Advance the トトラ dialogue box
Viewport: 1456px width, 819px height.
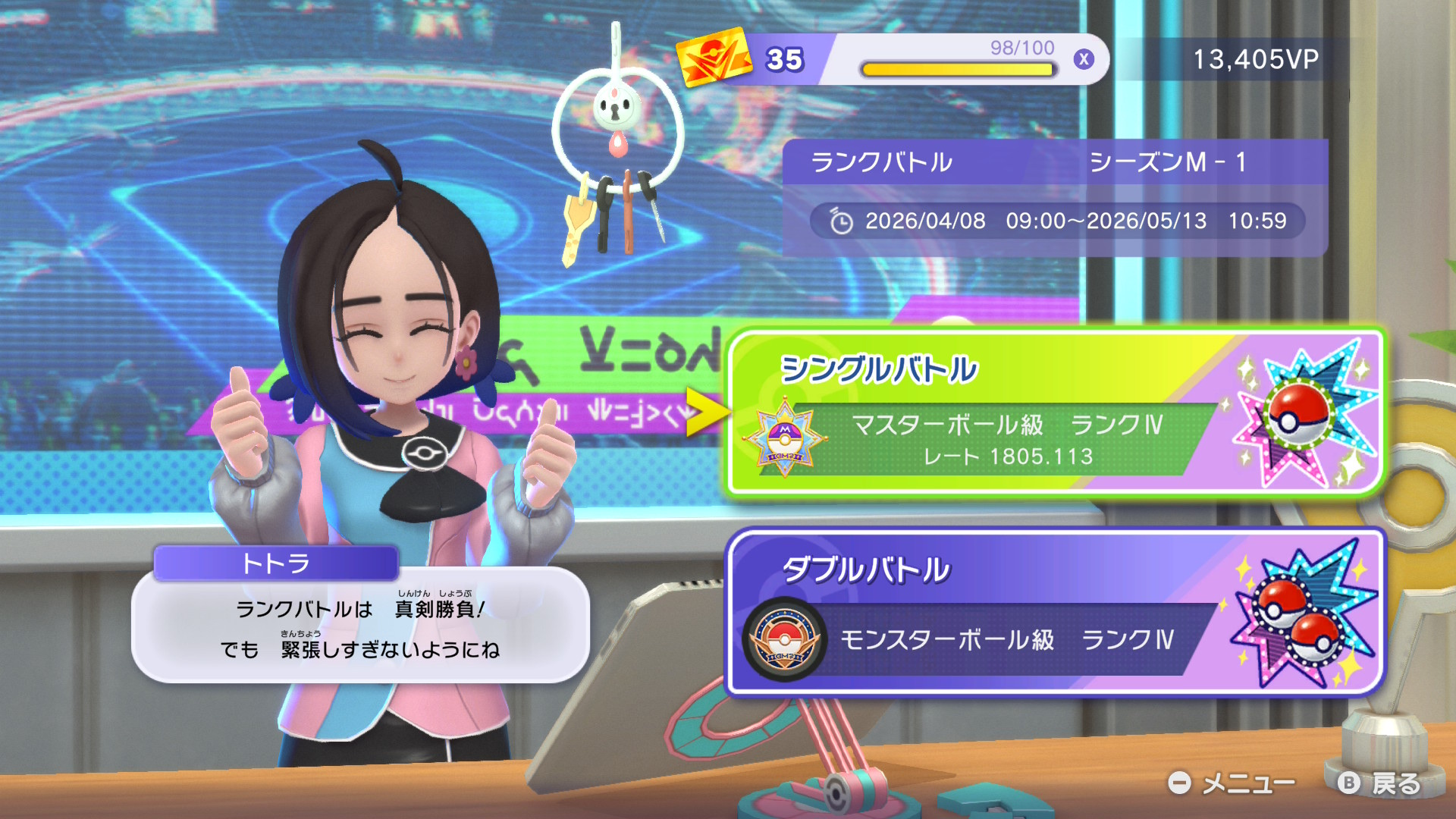click(x=361, y=626)
